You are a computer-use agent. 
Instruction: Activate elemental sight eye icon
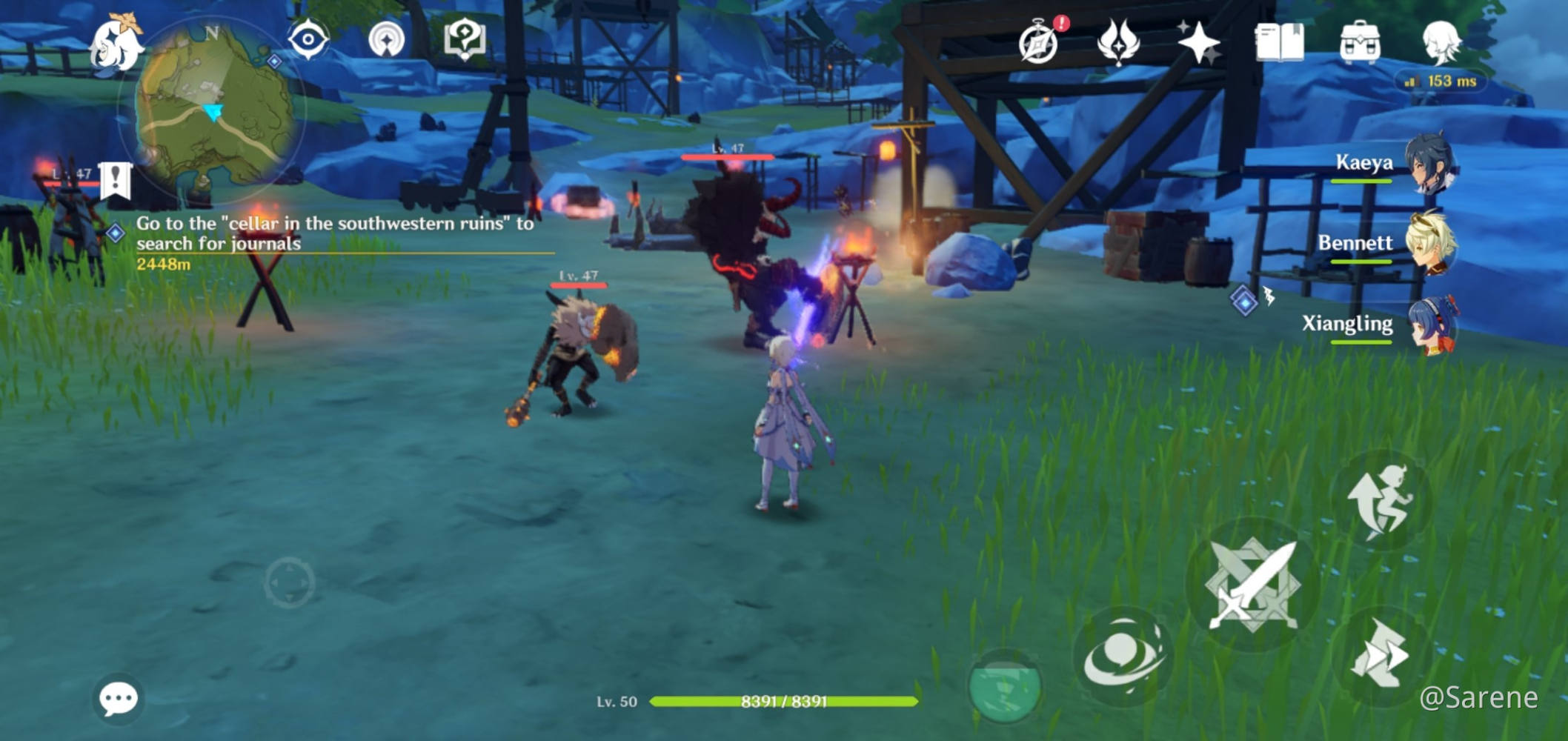coord(308,39)
